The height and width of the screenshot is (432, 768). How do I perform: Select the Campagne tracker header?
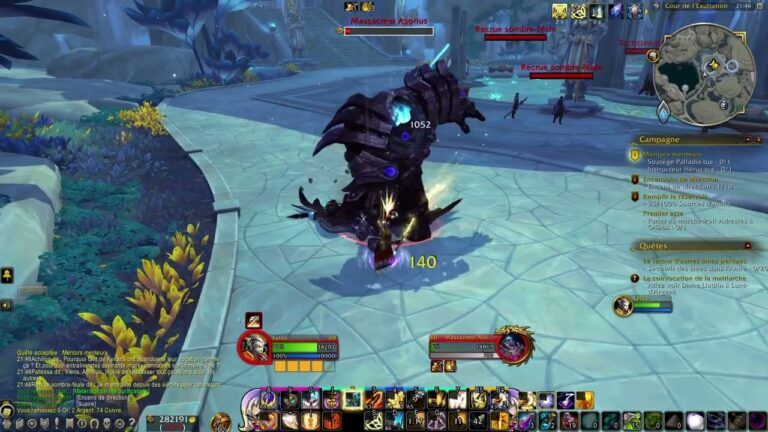click(660, 140)
